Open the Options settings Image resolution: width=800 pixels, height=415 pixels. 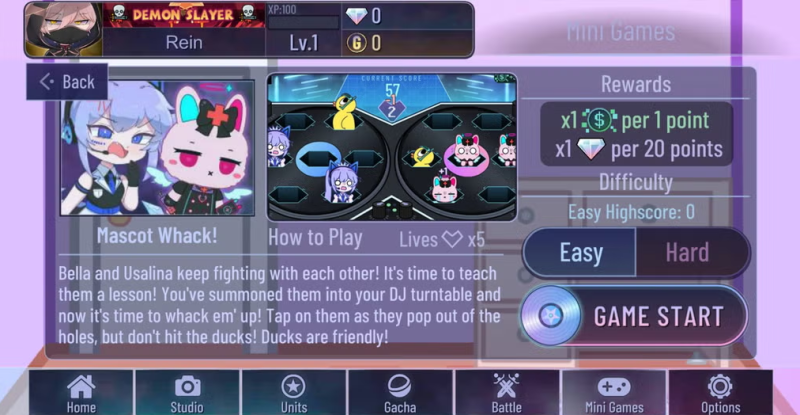pos(720,392)
